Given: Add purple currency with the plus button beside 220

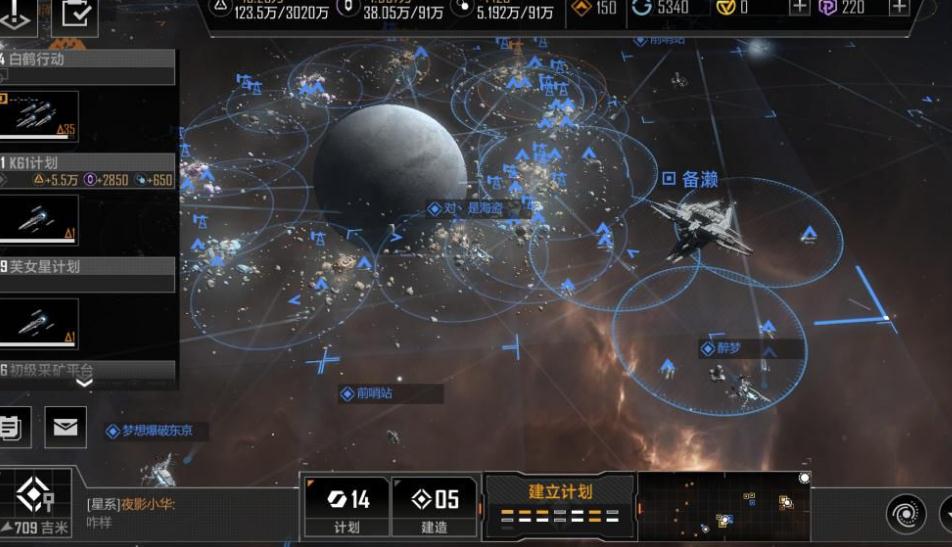Looking at the screenshot, I should 899,8.
